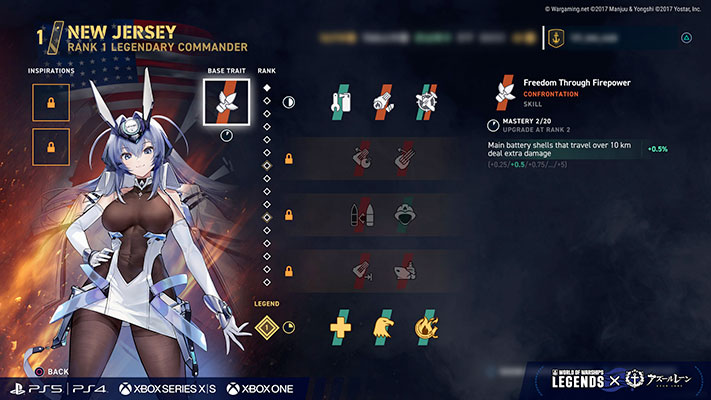Click the gold Legend rank diamond
This screenshot has width=711, height=400.
click(267, 326)
